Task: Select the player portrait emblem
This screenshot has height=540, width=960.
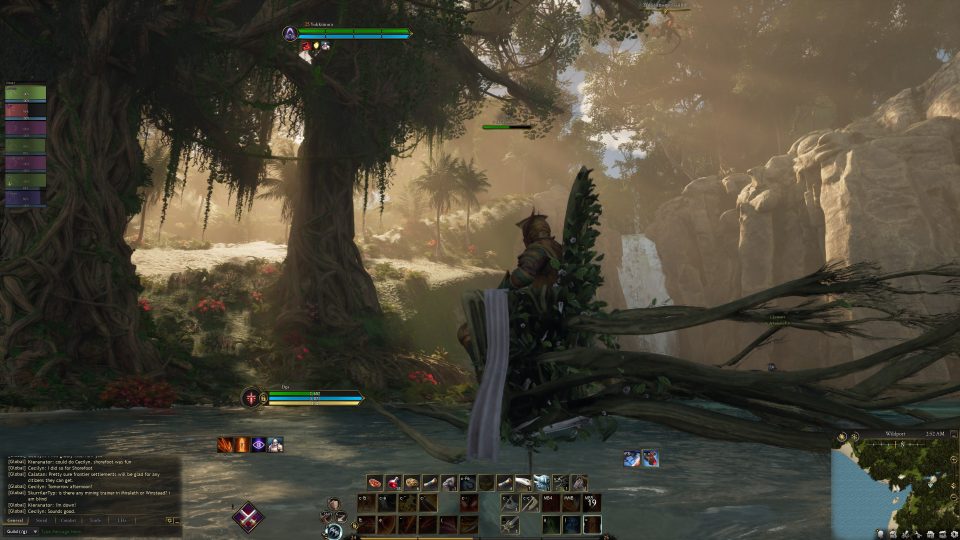Action: click(x=248, y=397)
